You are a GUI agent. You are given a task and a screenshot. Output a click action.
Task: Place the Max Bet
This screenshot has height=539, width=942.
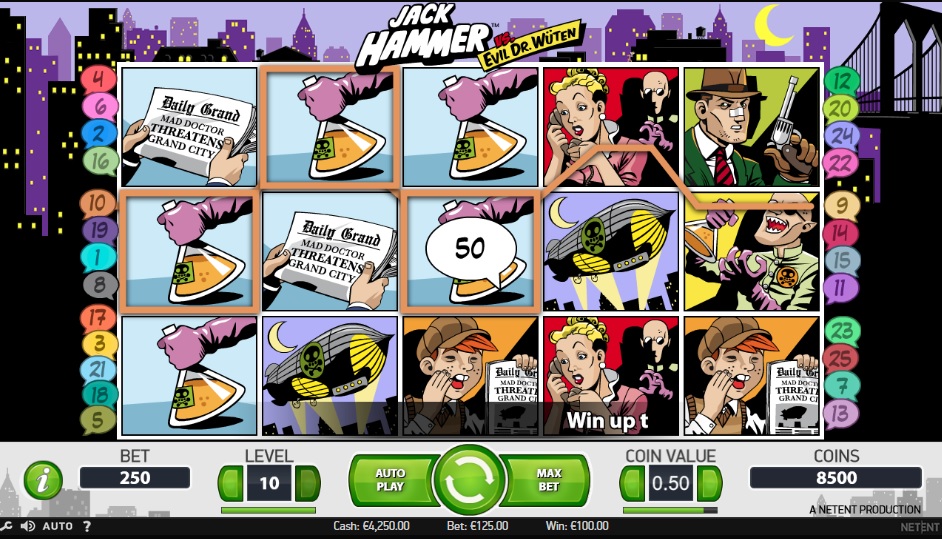point(549,481)
